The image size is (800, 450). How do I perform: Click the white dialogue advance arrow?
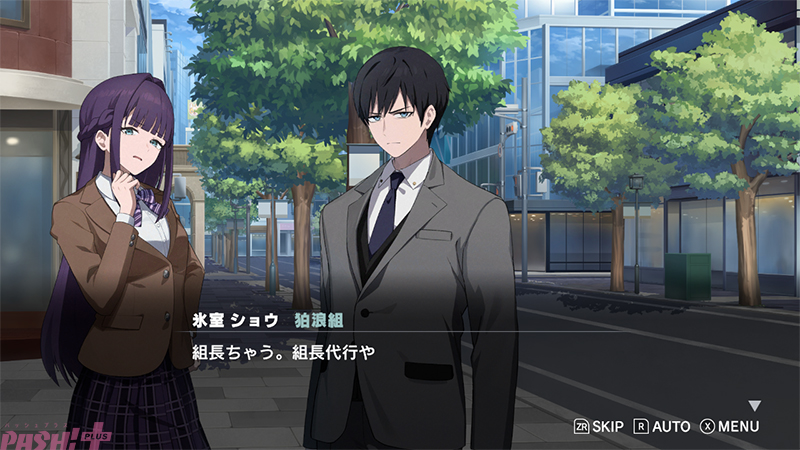click(x=755, y=406)
